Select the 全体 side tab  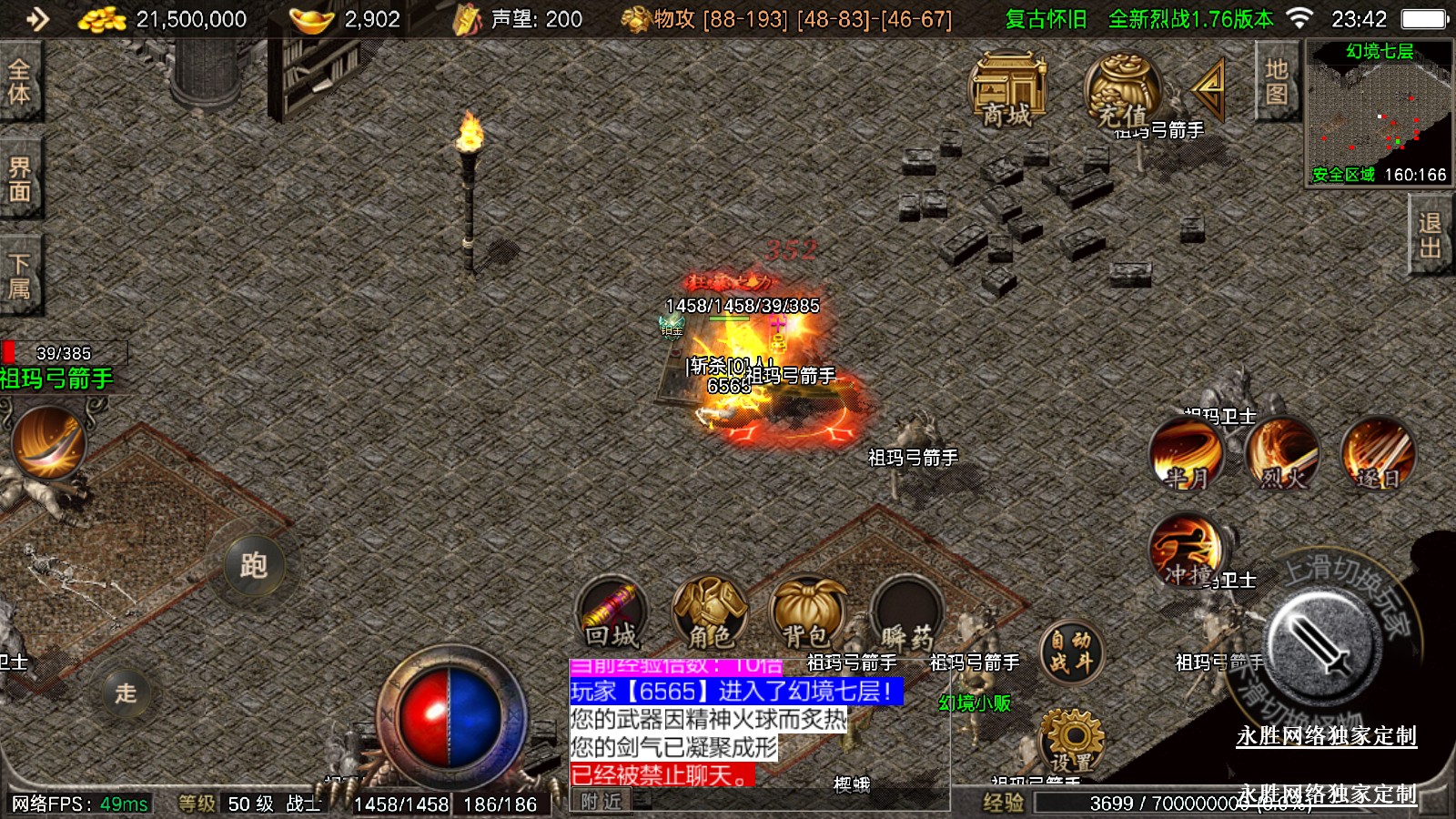pos(19,81)
